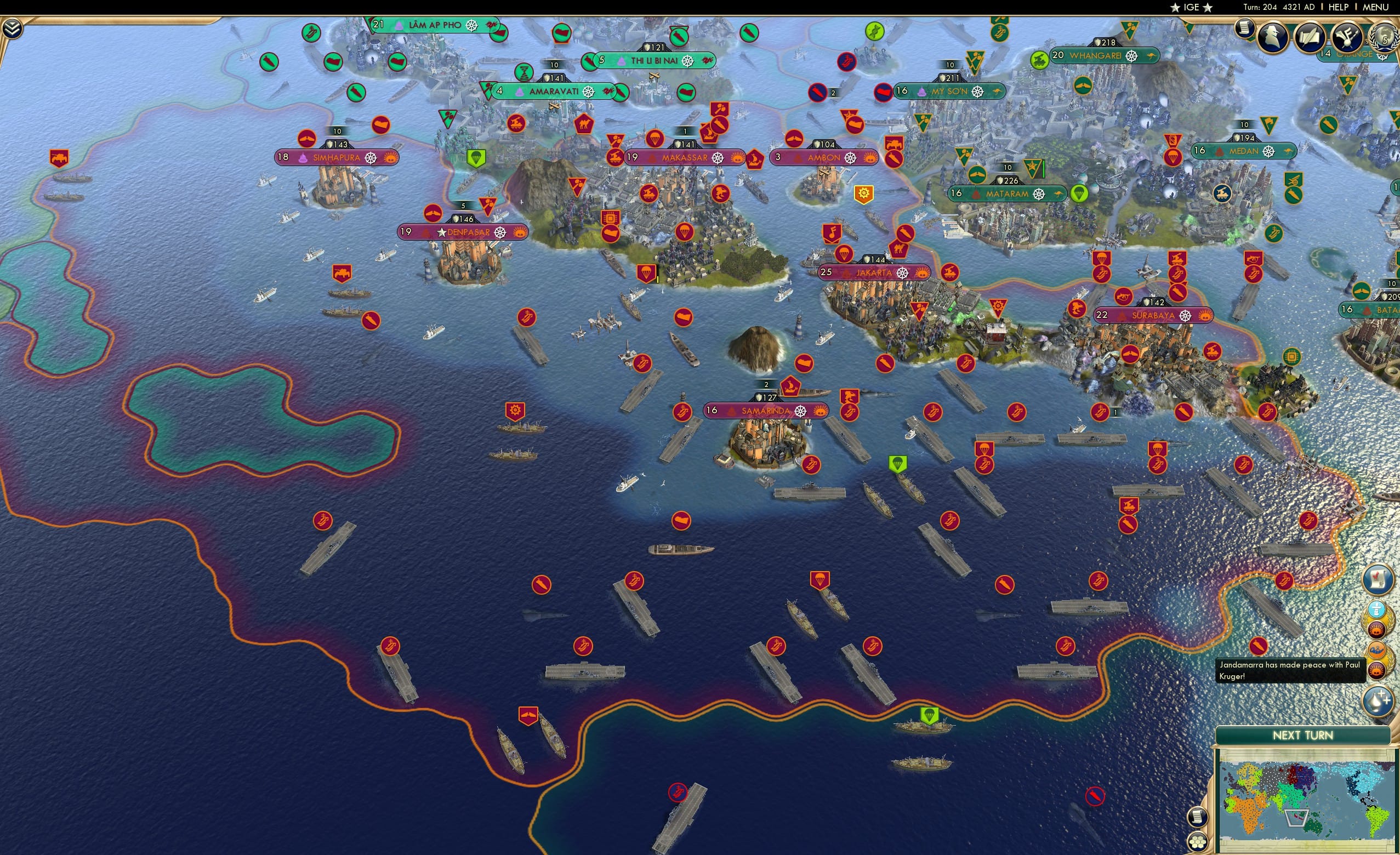Open the In-Game Editor via IGE label

1192,7
